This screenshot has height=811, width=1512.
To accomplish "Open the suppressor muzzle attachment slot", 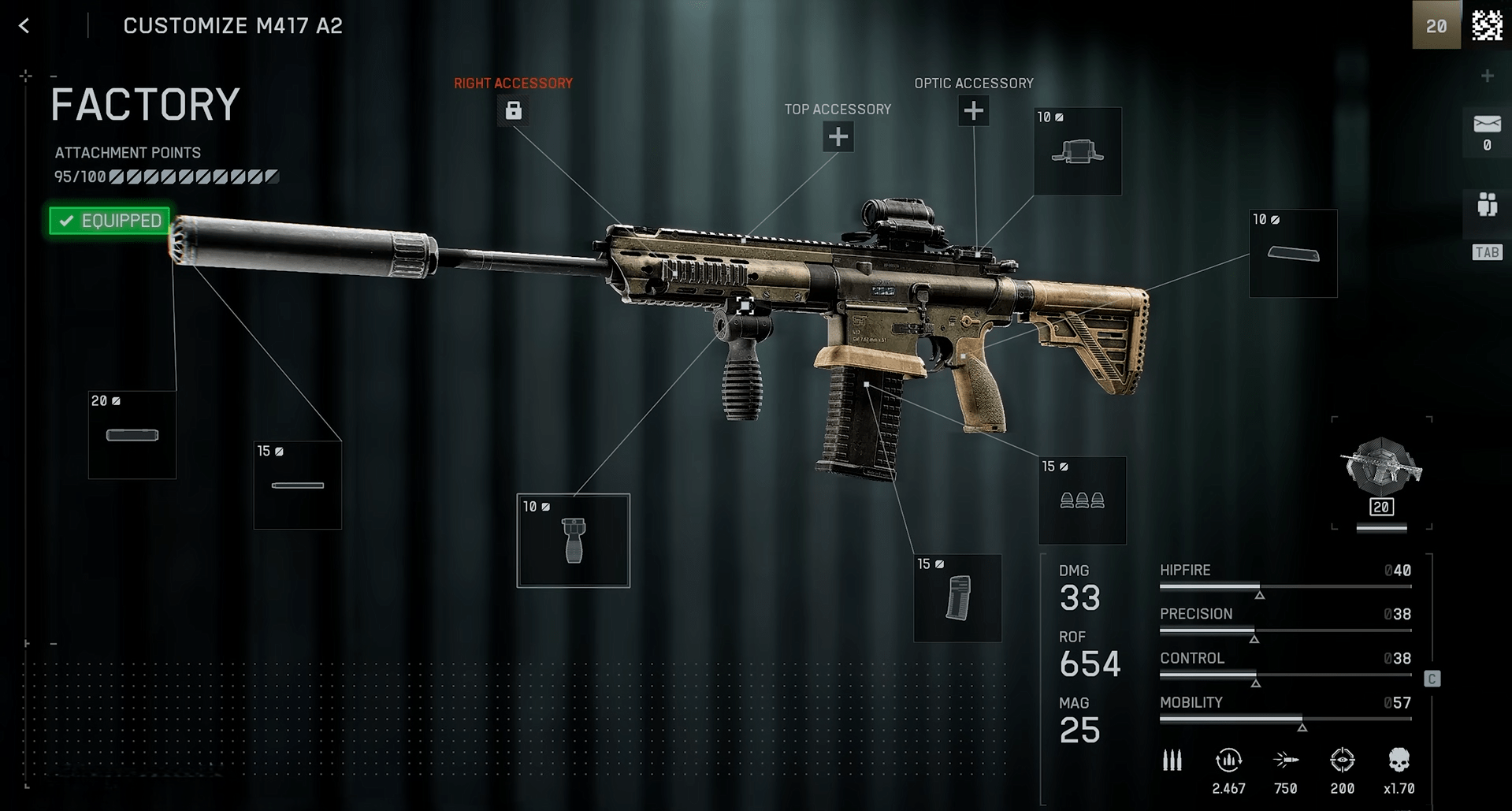I will [132, 435].
